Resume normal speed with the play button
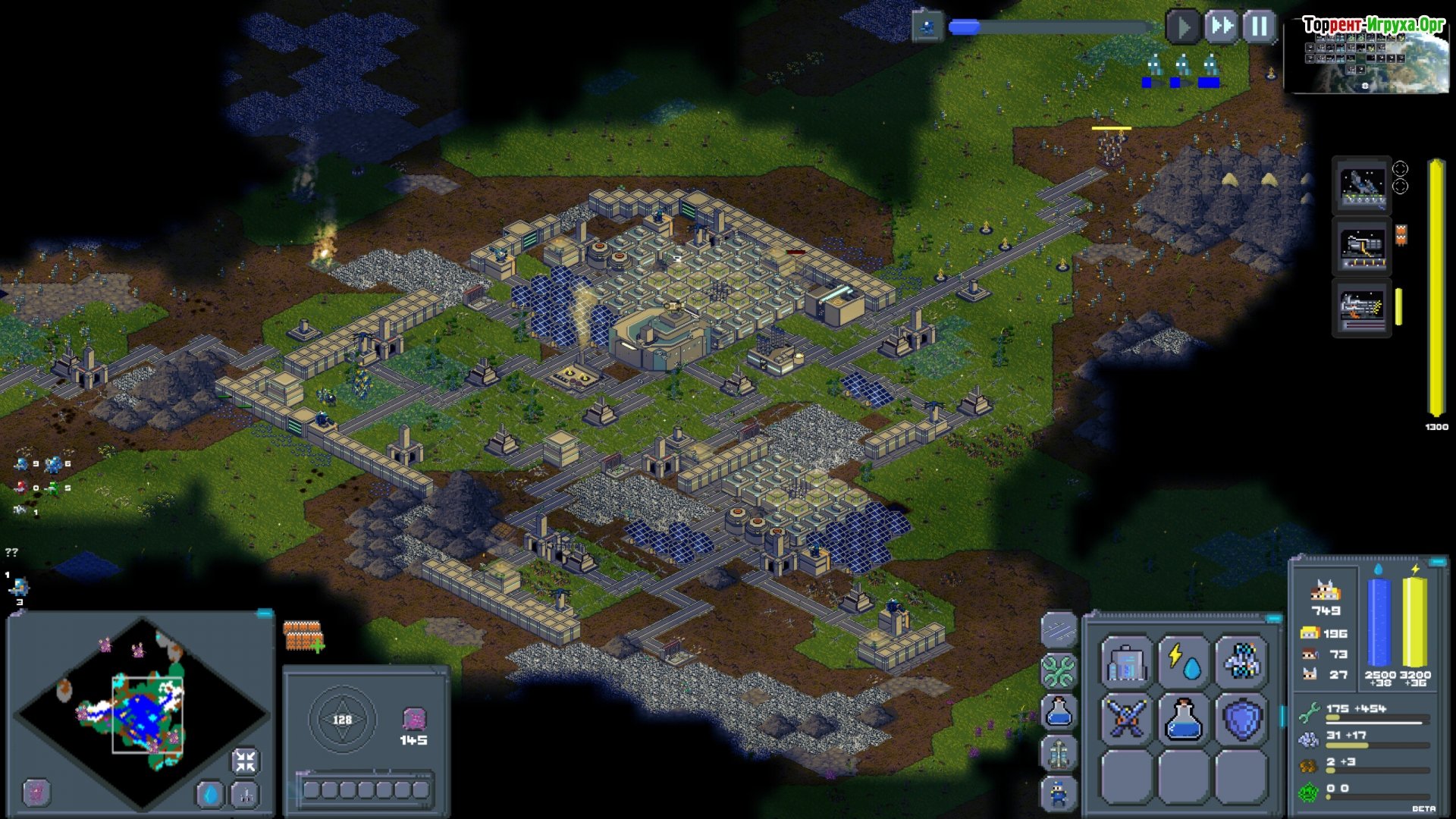 (1182, 27)
